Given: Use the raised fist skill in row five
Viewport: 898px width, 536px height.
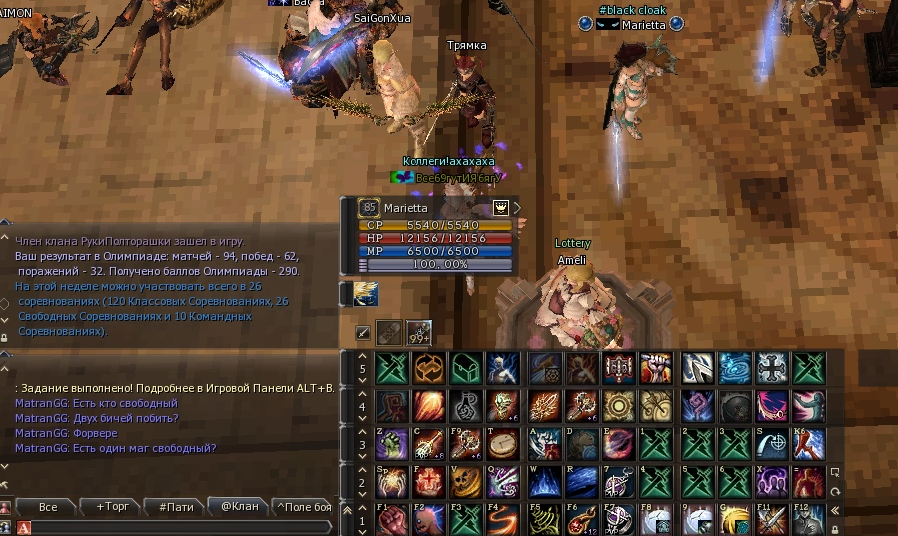Looking at the screenshot, I should (x=655, y=367).
